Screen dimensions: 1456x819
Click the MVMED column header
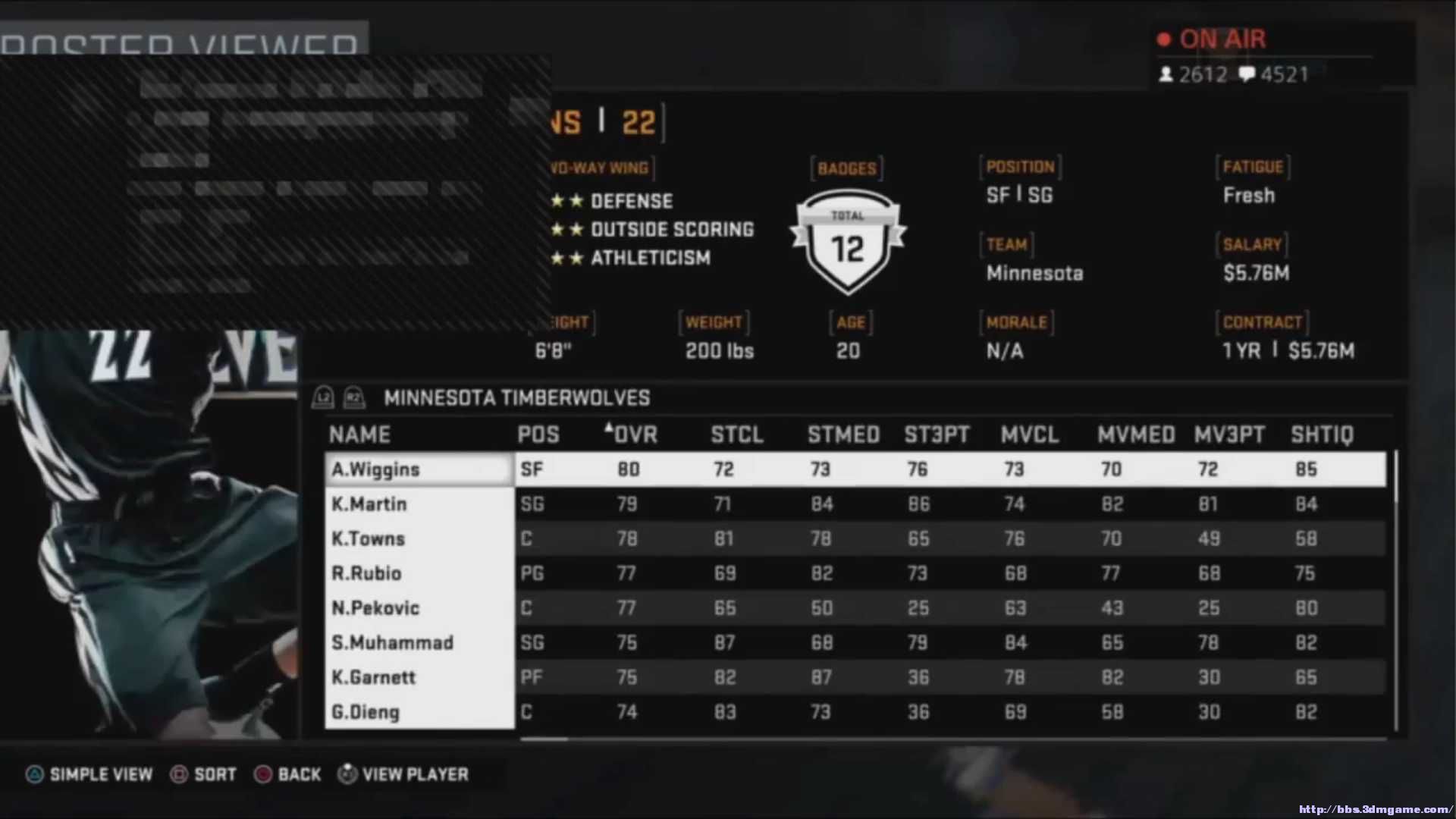tap(1136, 435)
